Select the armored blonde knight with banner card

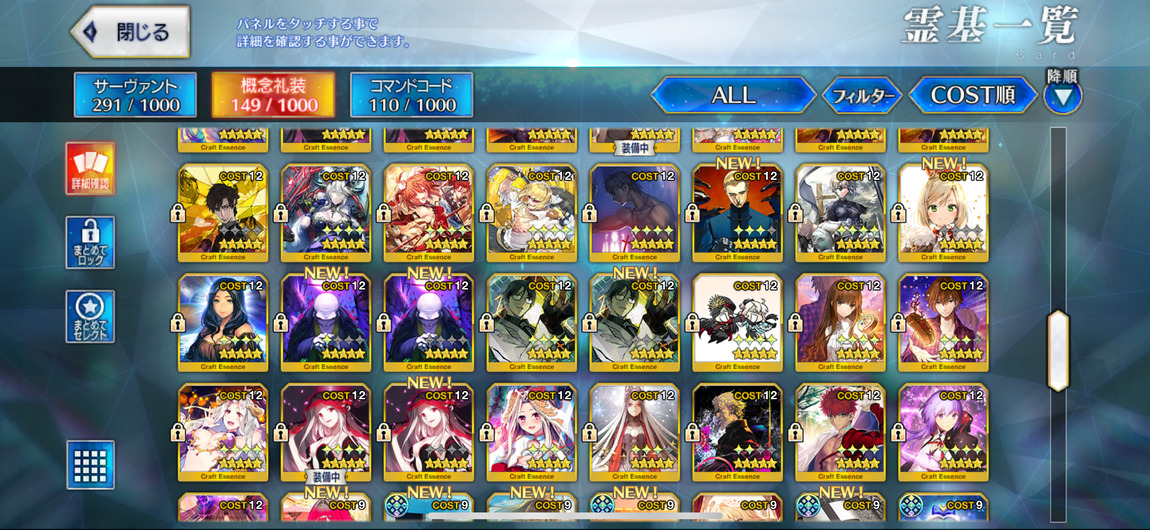(840, 210)
